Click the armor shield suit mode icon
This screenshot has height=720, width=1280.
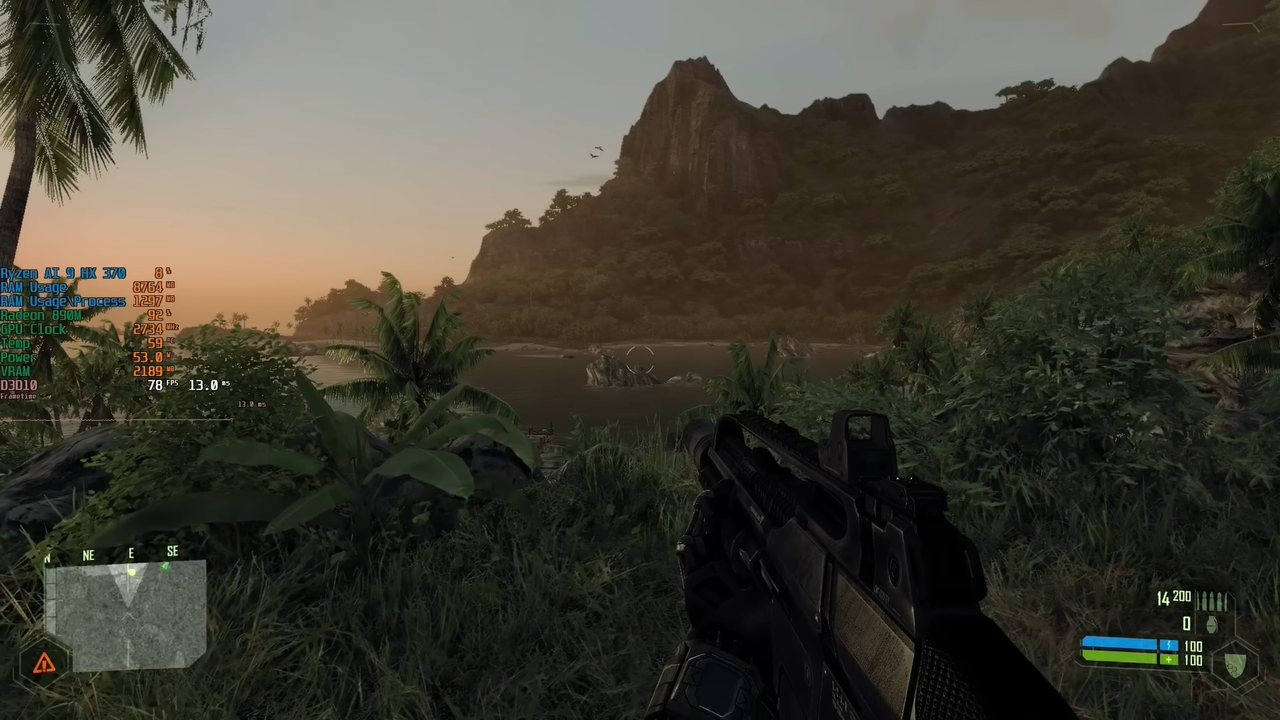click(x=1235, y=663)
